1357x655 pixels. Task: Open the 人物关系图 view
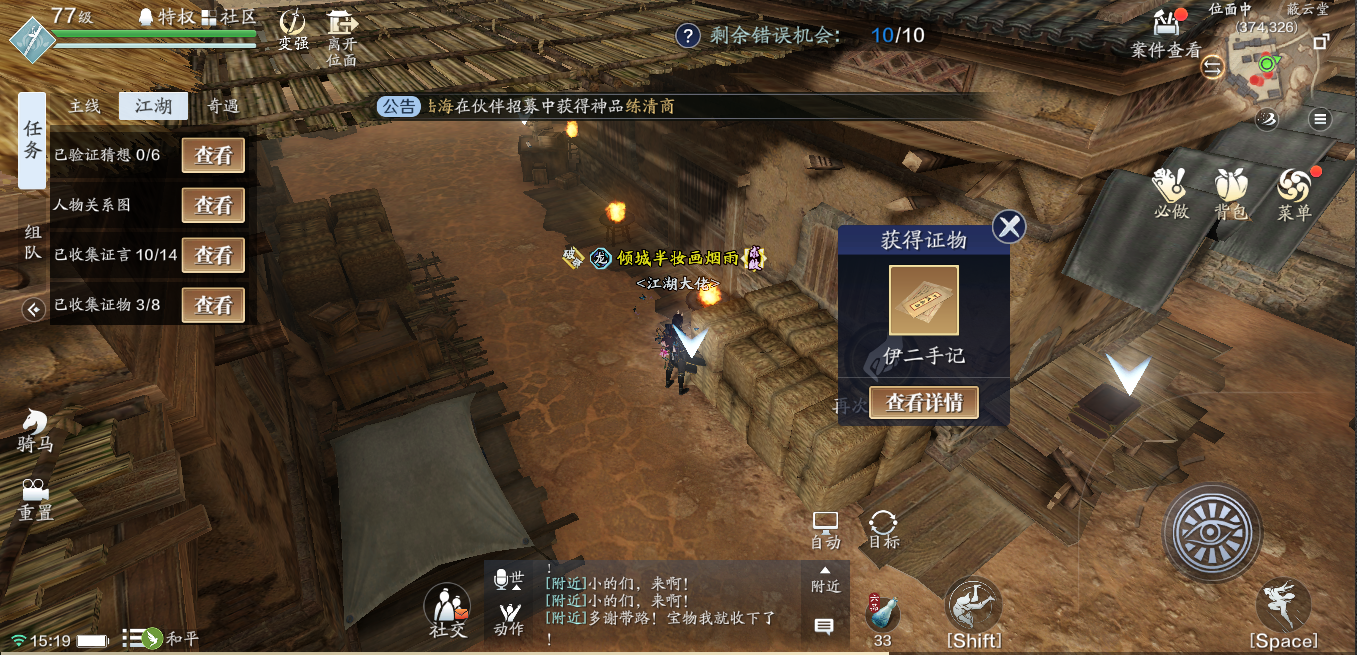[x=213, y=205]
